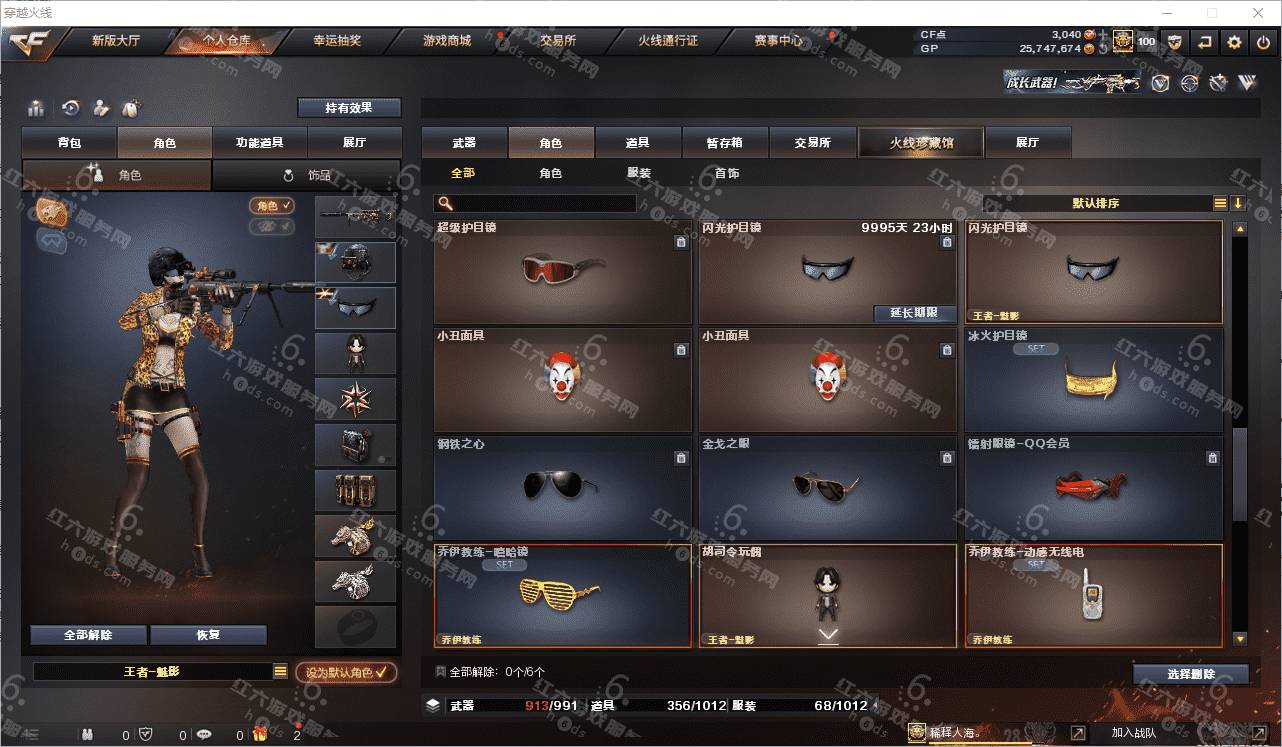Close the game window
Image resolution: width=1282 pixels, height=747 pixels.
[x=1258, y=13]
